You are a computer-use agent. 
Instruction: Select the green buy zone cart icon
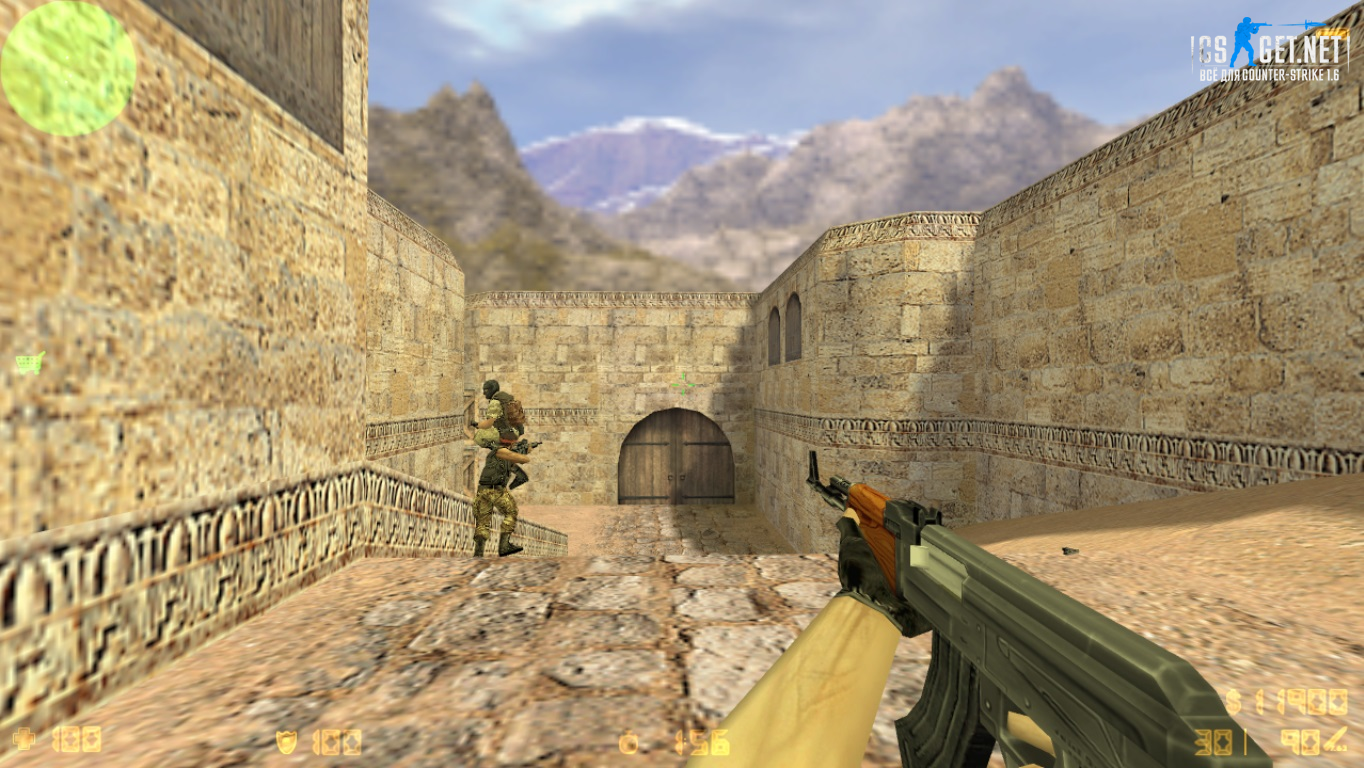click(x=29, y=363)
